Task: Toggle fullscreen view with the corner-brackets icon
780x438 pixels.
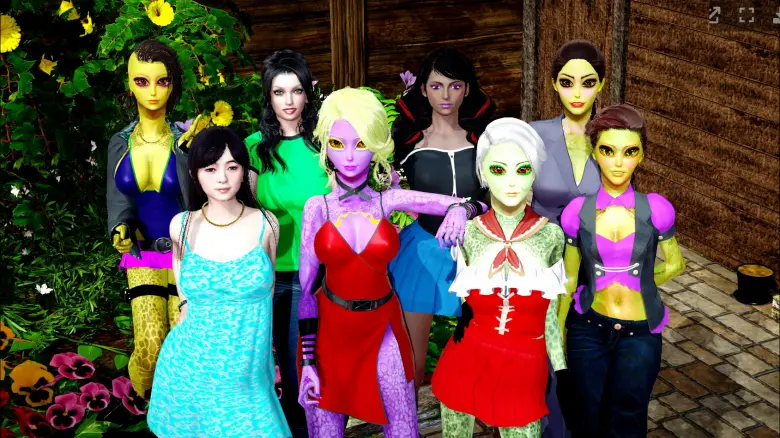Action: [746, 15]
